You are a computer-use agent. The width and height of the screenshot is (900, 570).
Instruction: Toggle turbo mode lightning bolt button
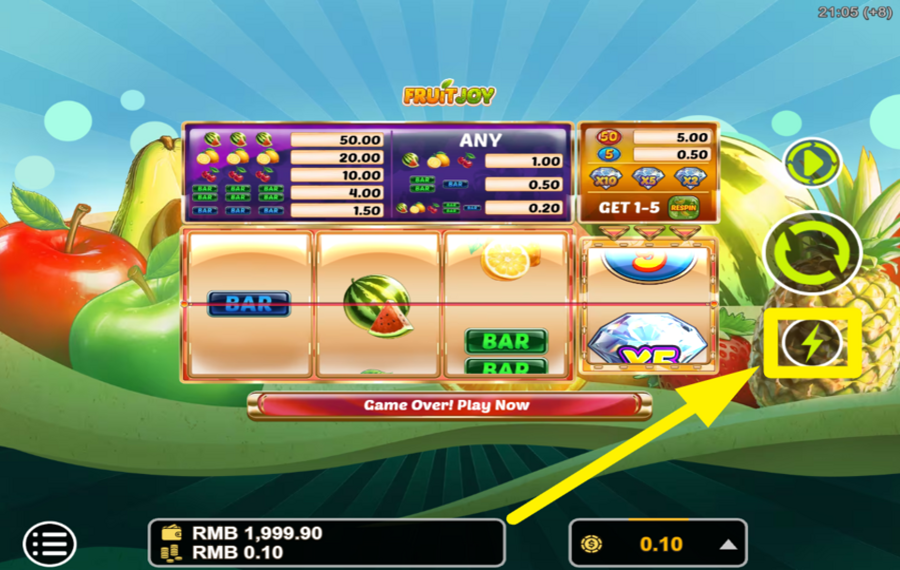(812, 344)
